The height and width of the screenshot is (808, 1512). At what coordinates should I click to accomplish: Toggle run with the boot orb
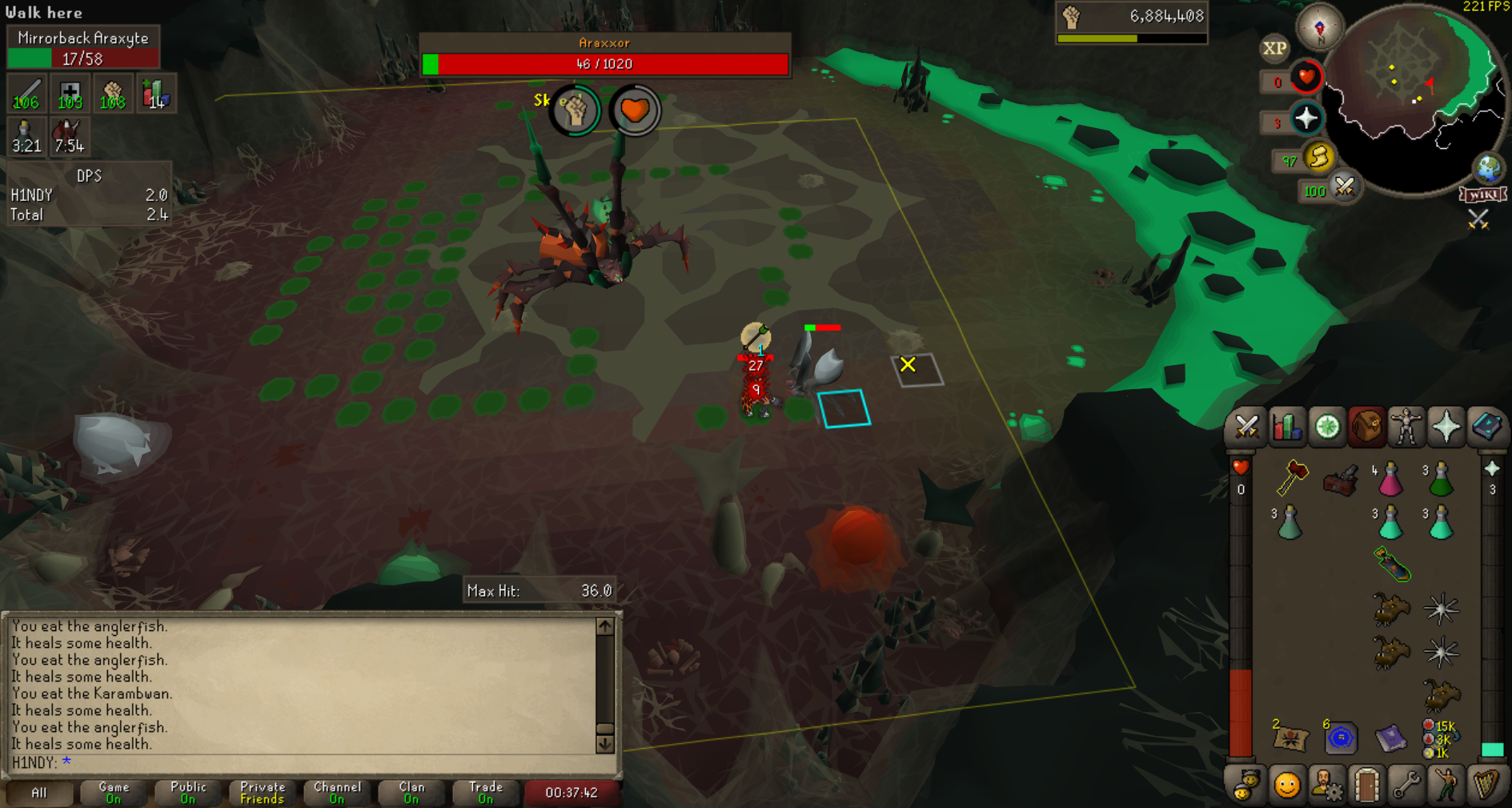pos(1317,157)
